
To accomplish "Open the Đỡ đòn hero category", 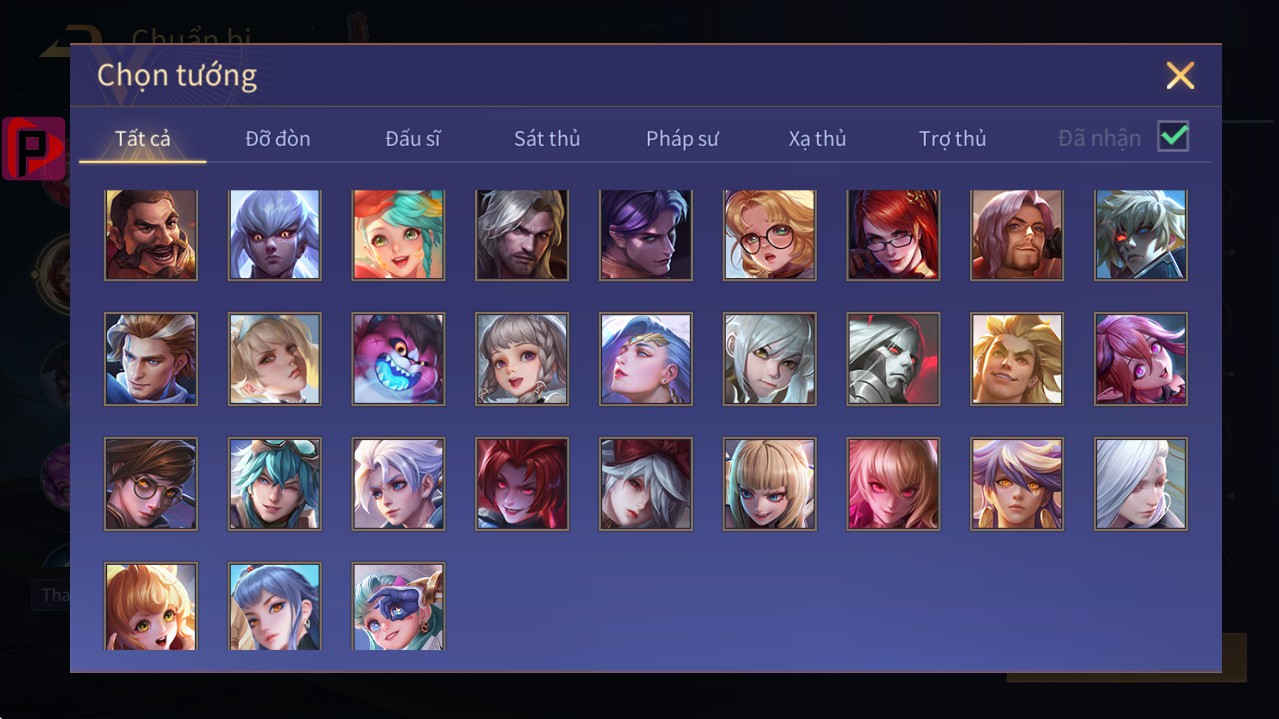I will coord(278,138).
